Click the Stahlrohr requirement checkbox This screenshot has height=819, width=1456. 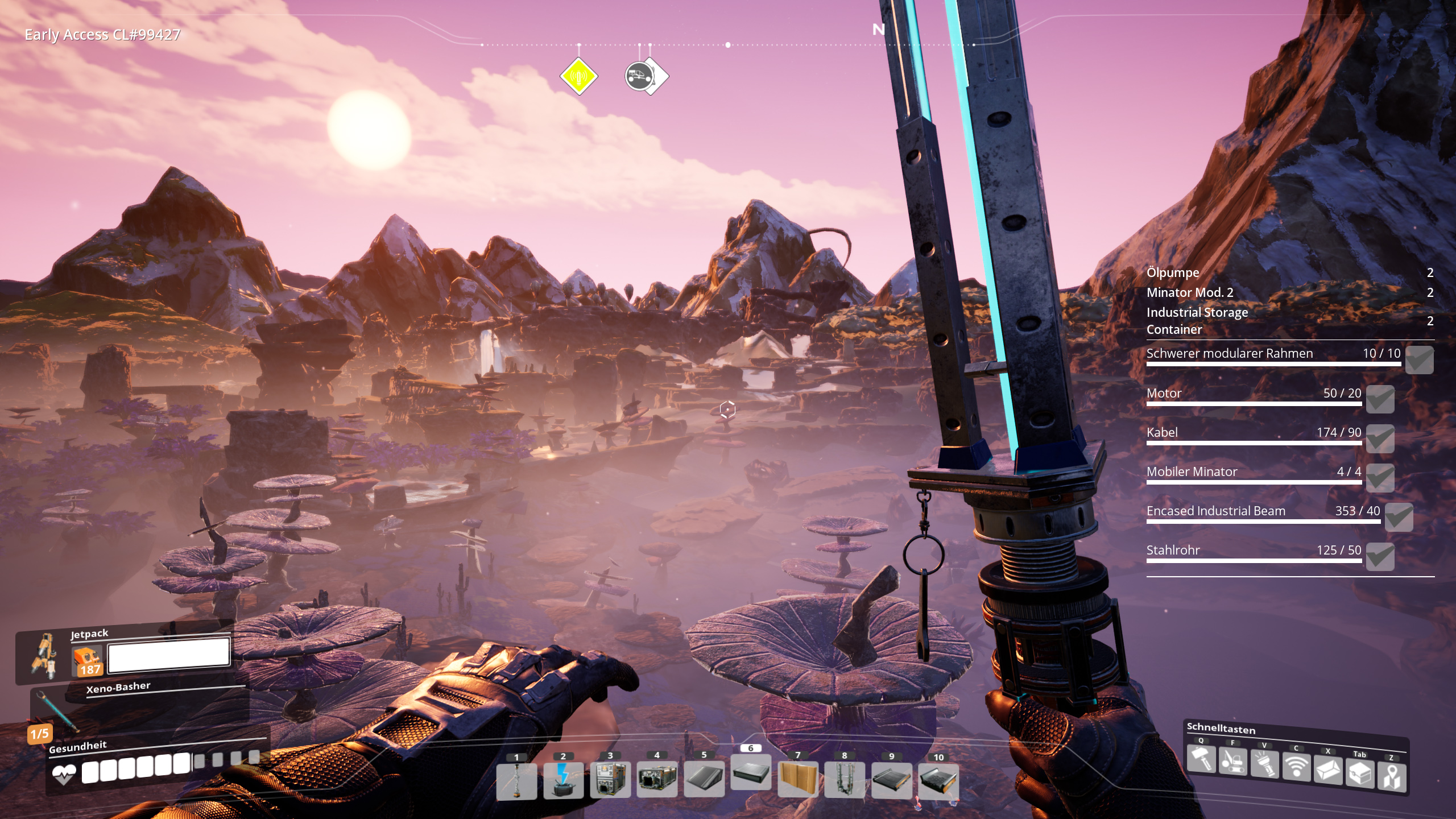tap(1380, 556)
